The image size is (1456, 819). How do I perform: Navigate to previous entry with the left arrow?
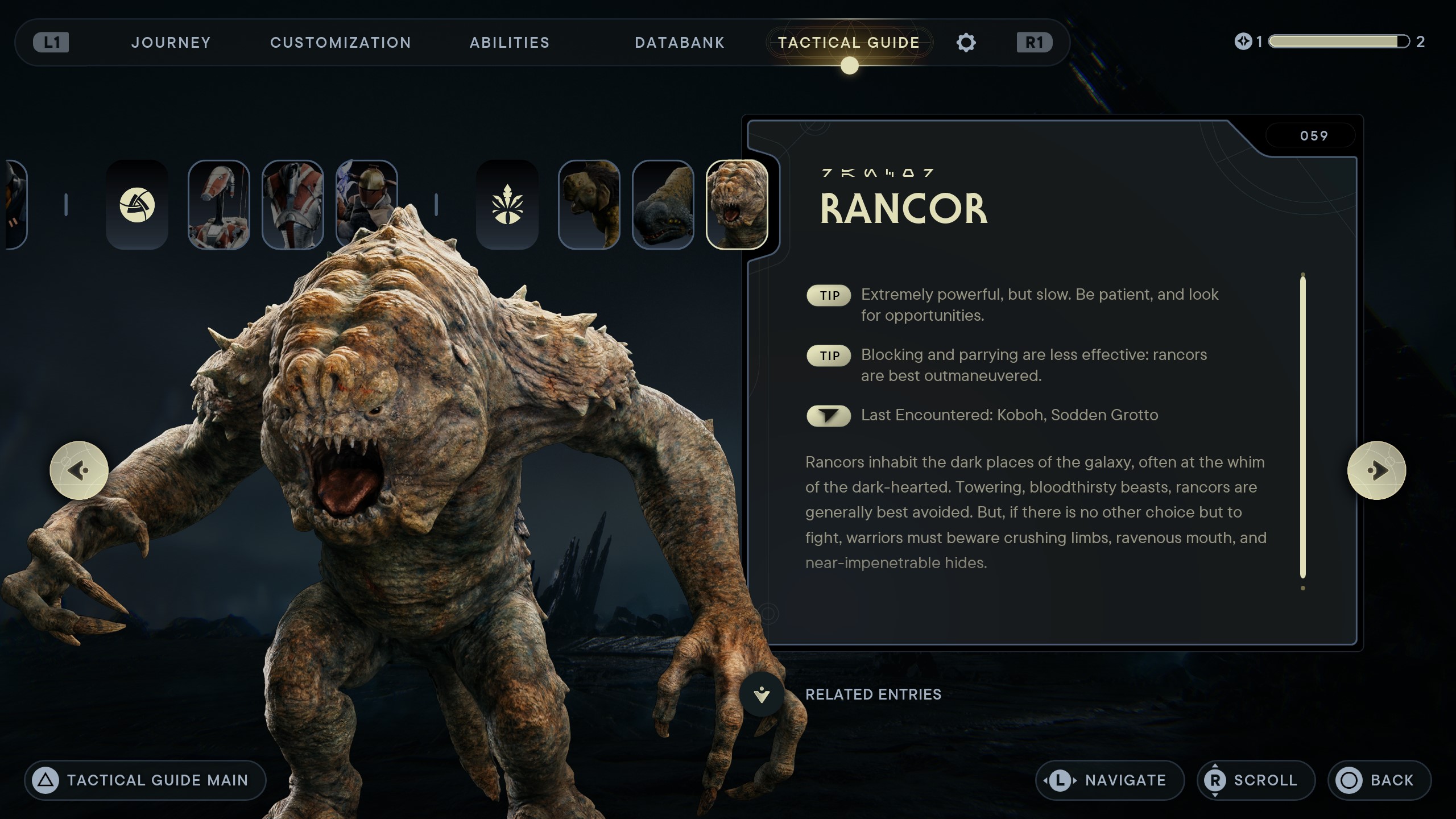[78, 469]
